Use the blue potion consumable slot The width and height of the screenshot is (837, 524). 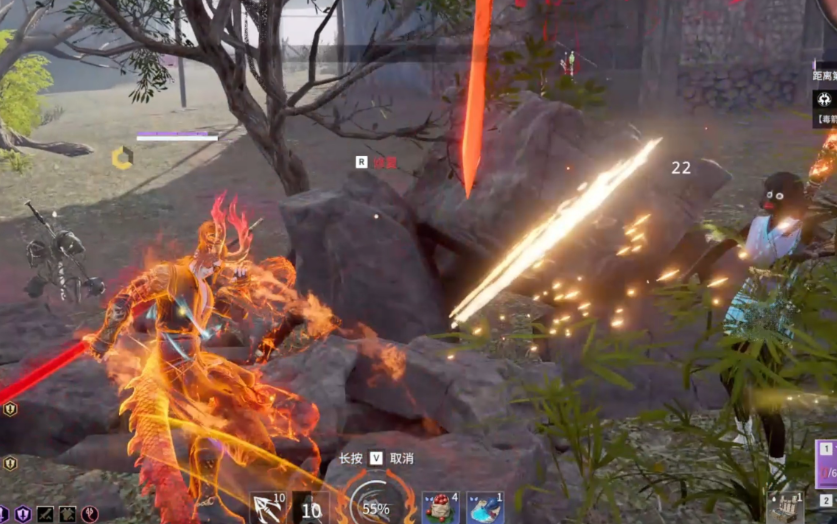coord(485,508)
